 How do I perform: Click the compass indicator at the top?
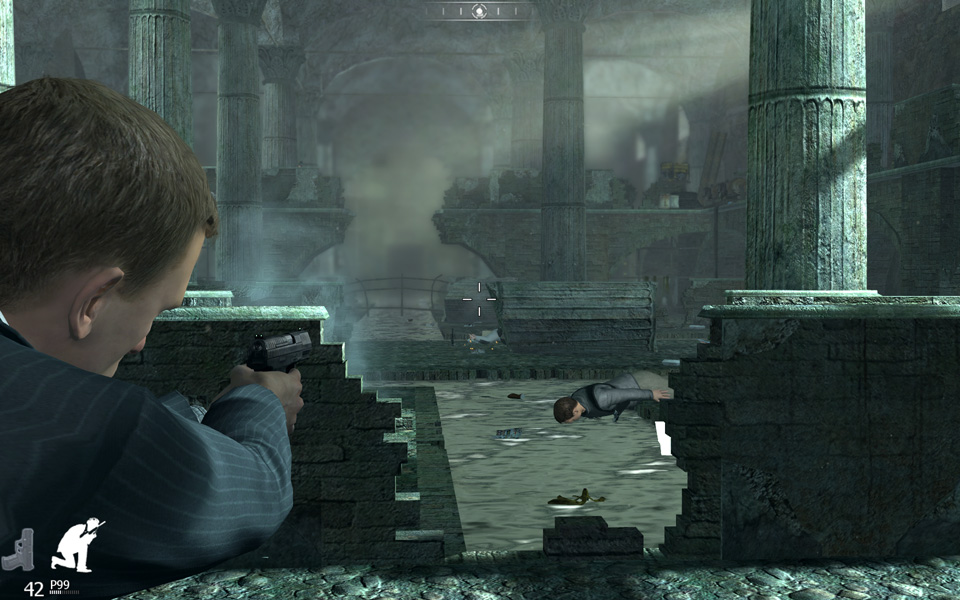click(478, 11)
